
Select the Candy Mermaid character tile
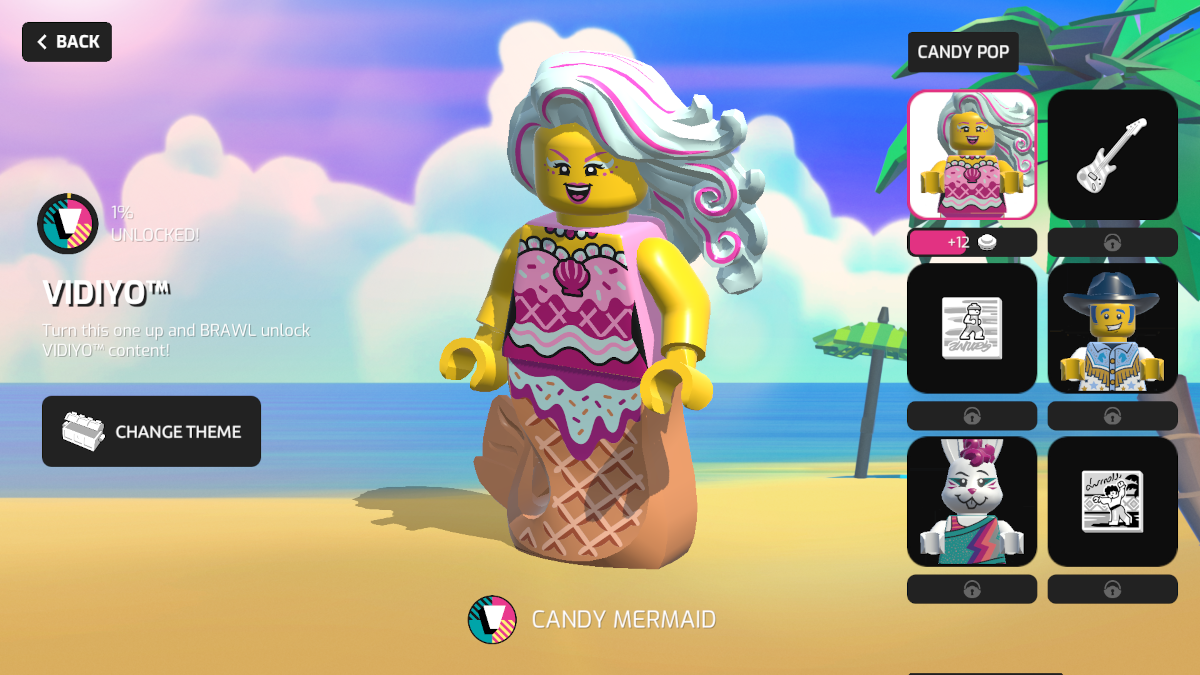click(972, 155)
